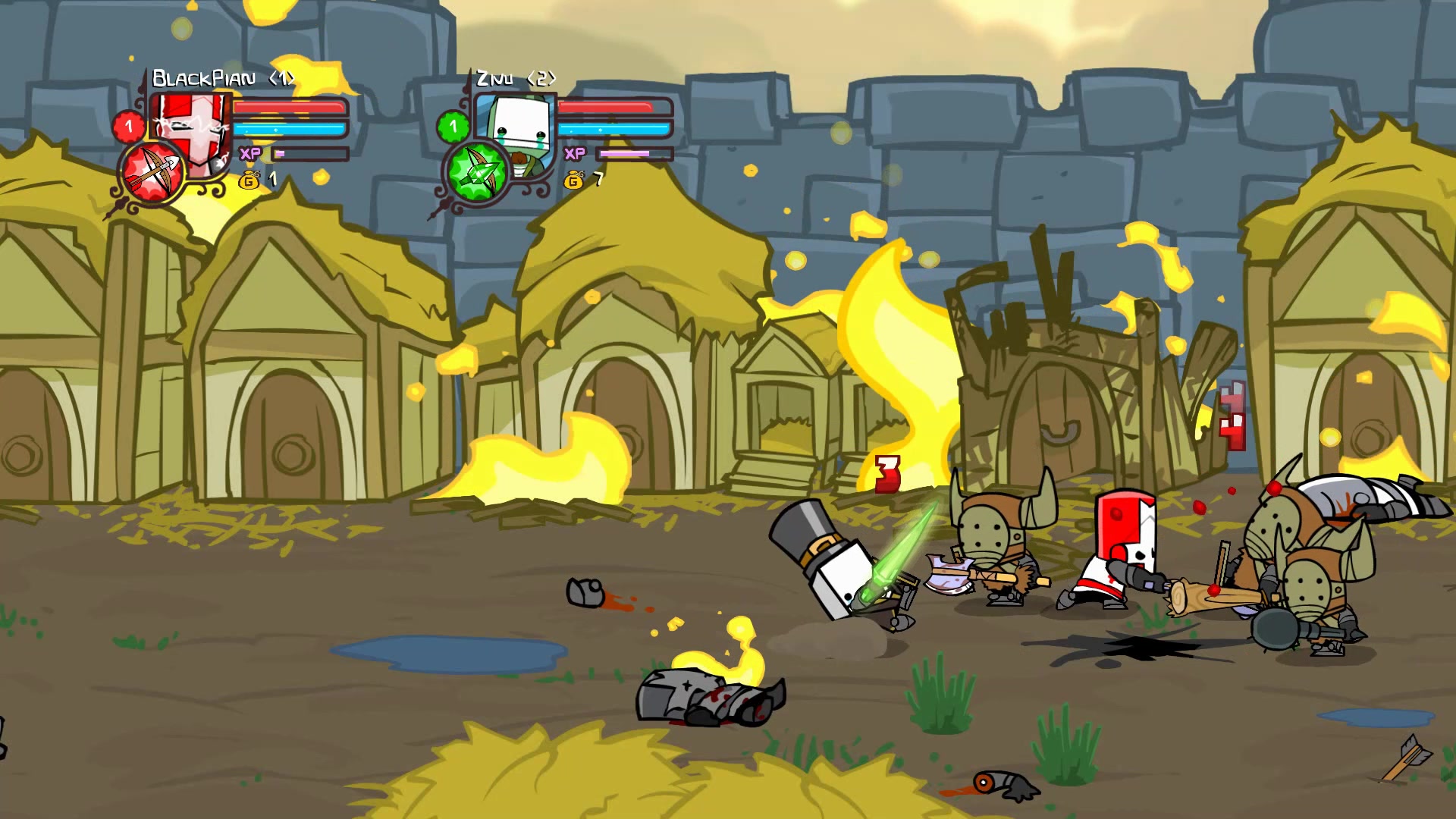The image size is (1456, 819).
Task: Click the green level 1 badge
Action: 453,126
